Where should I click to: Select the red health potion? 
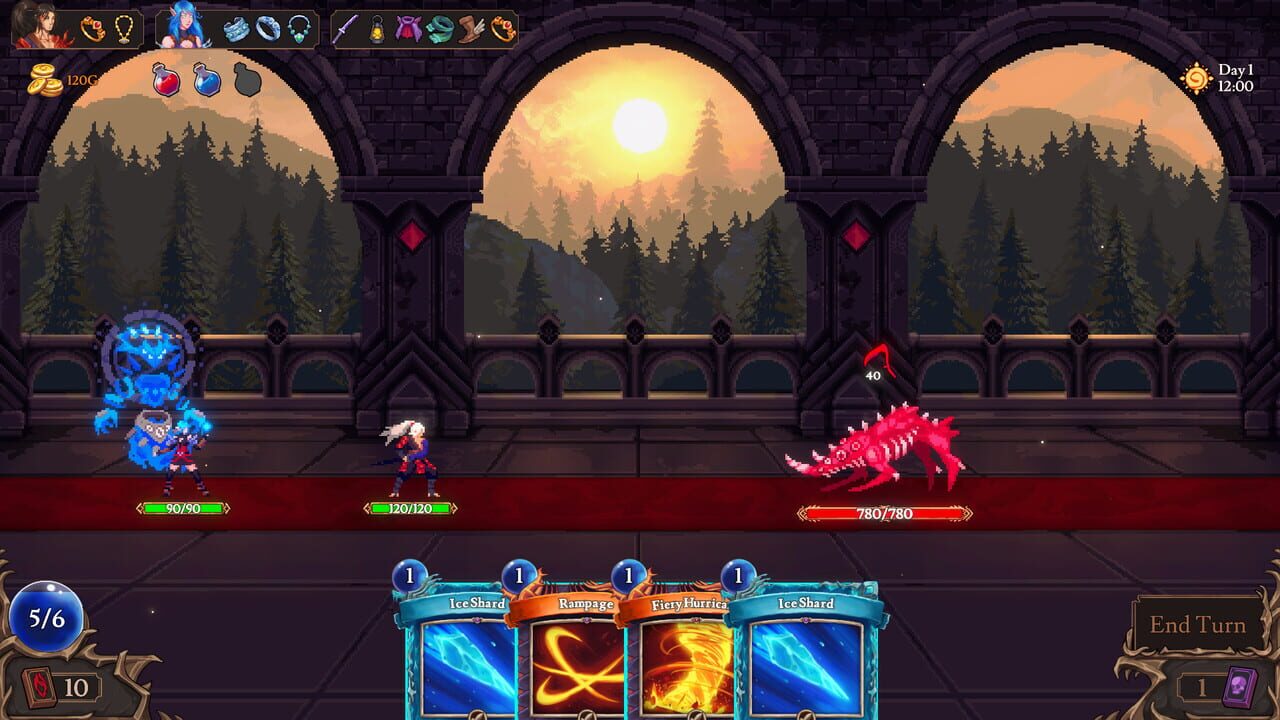tap(167, 80)
